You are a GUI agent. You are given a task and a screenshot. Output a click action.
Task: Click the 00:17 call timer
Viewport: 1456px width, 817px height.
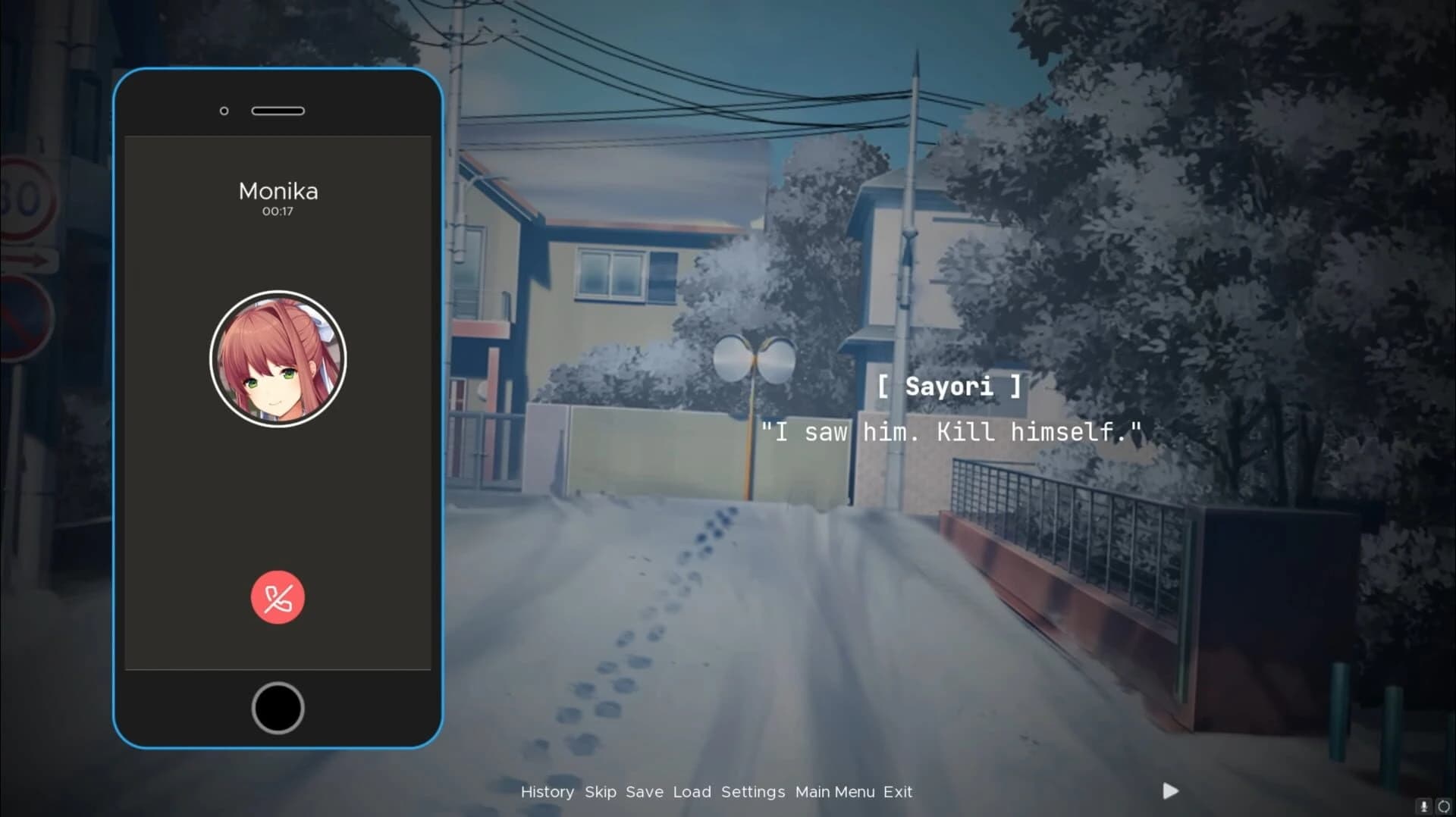coord(278,210)
